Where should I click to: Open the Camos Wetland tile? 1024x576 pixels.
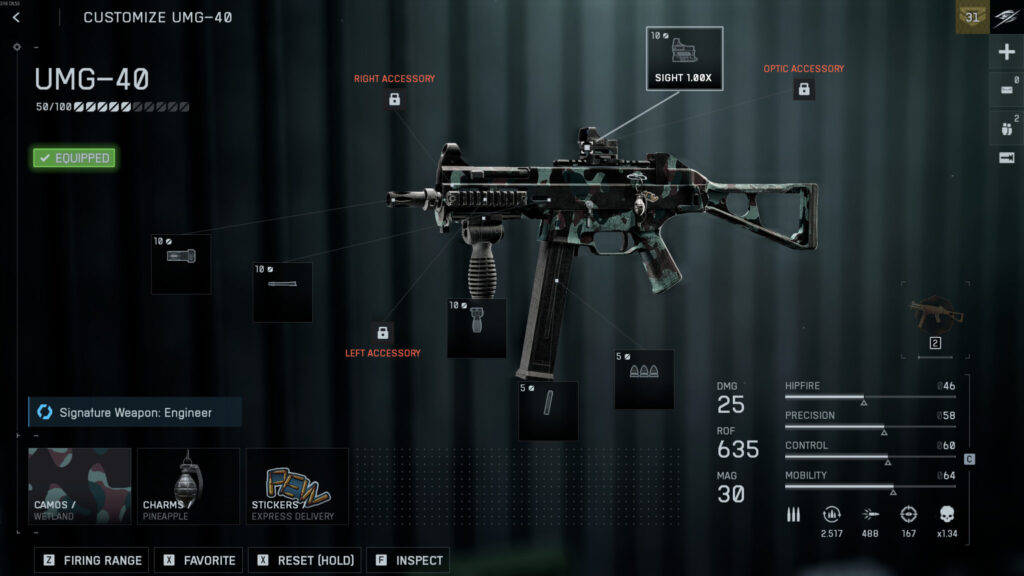click(80, 486)
